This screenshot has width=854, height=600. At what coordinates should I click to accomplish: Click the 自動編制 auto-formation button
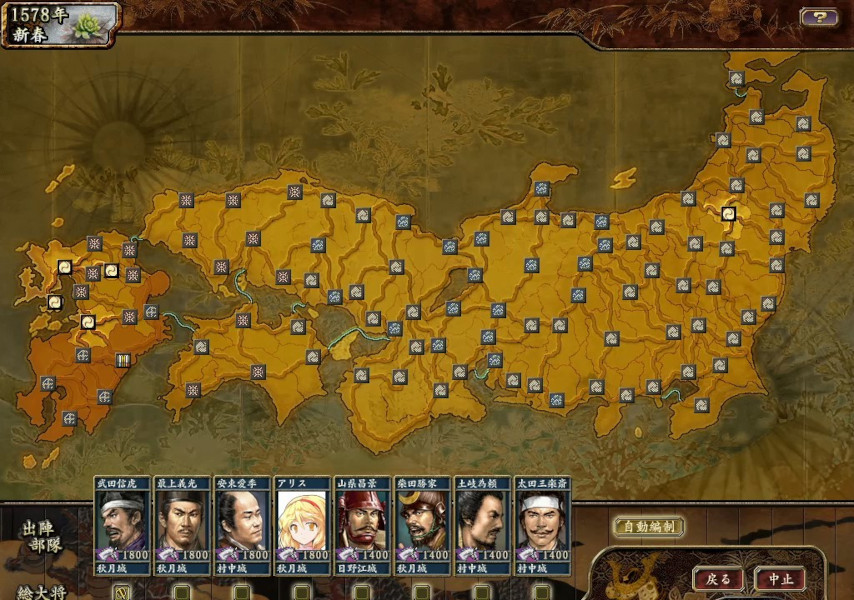tap(648, 526)
